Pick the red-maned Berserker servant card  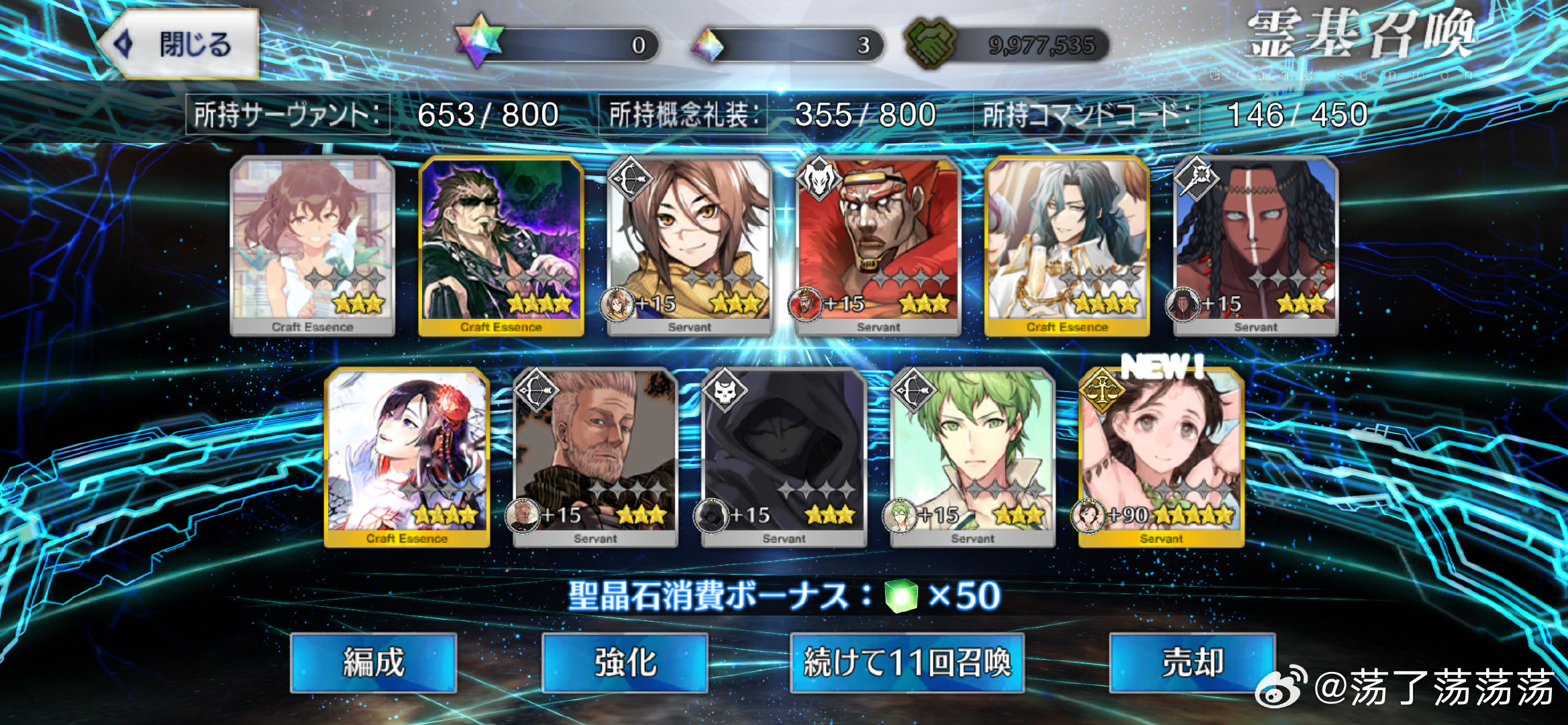pos(878,246)
